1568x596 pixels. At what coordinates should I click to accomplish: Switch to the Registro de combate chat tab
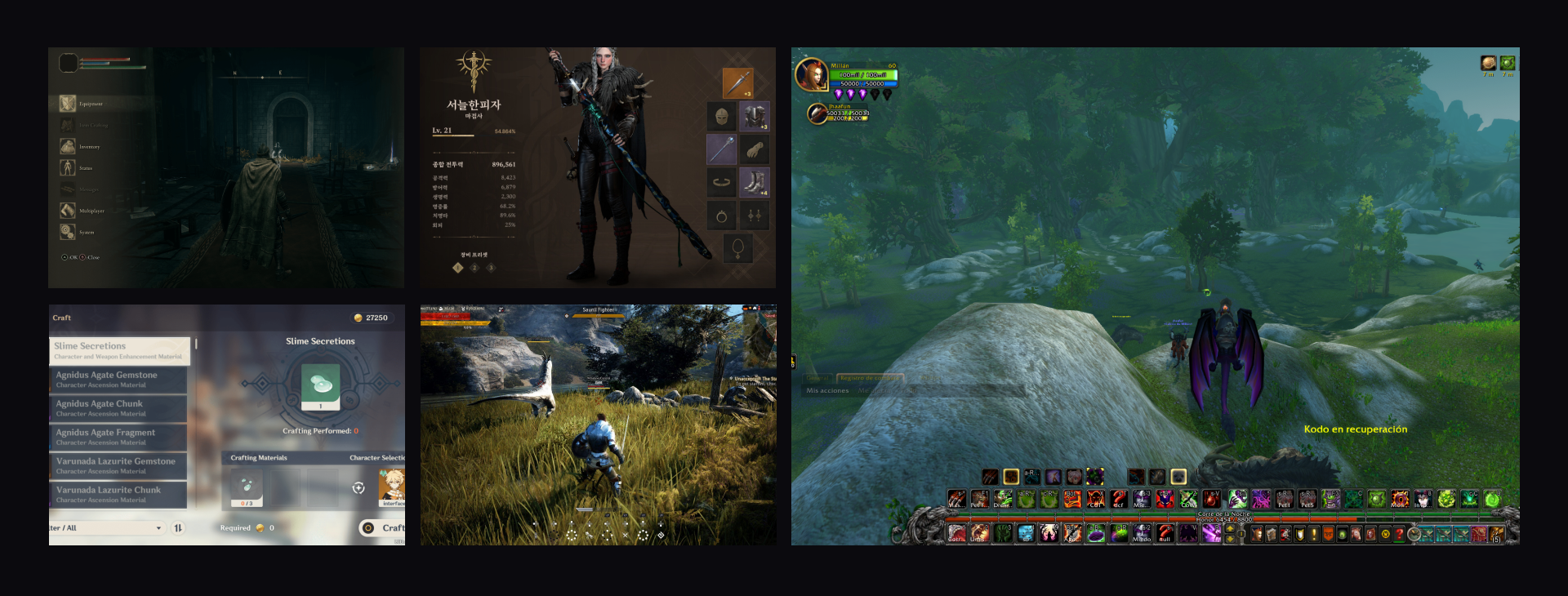[869, 379]
